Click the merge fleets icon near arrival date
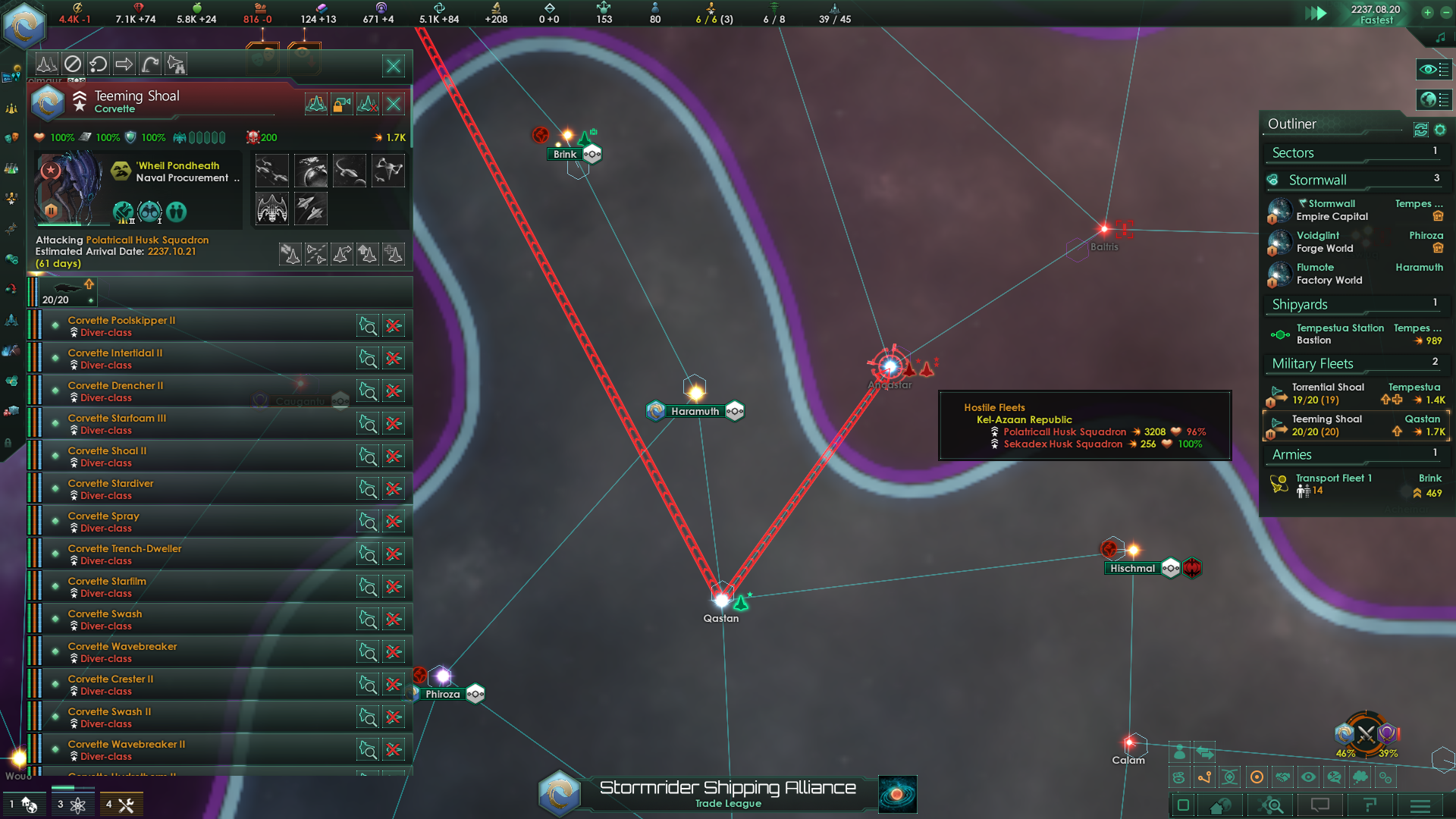This screenshot has height=819, width=1456. [290, 254]
